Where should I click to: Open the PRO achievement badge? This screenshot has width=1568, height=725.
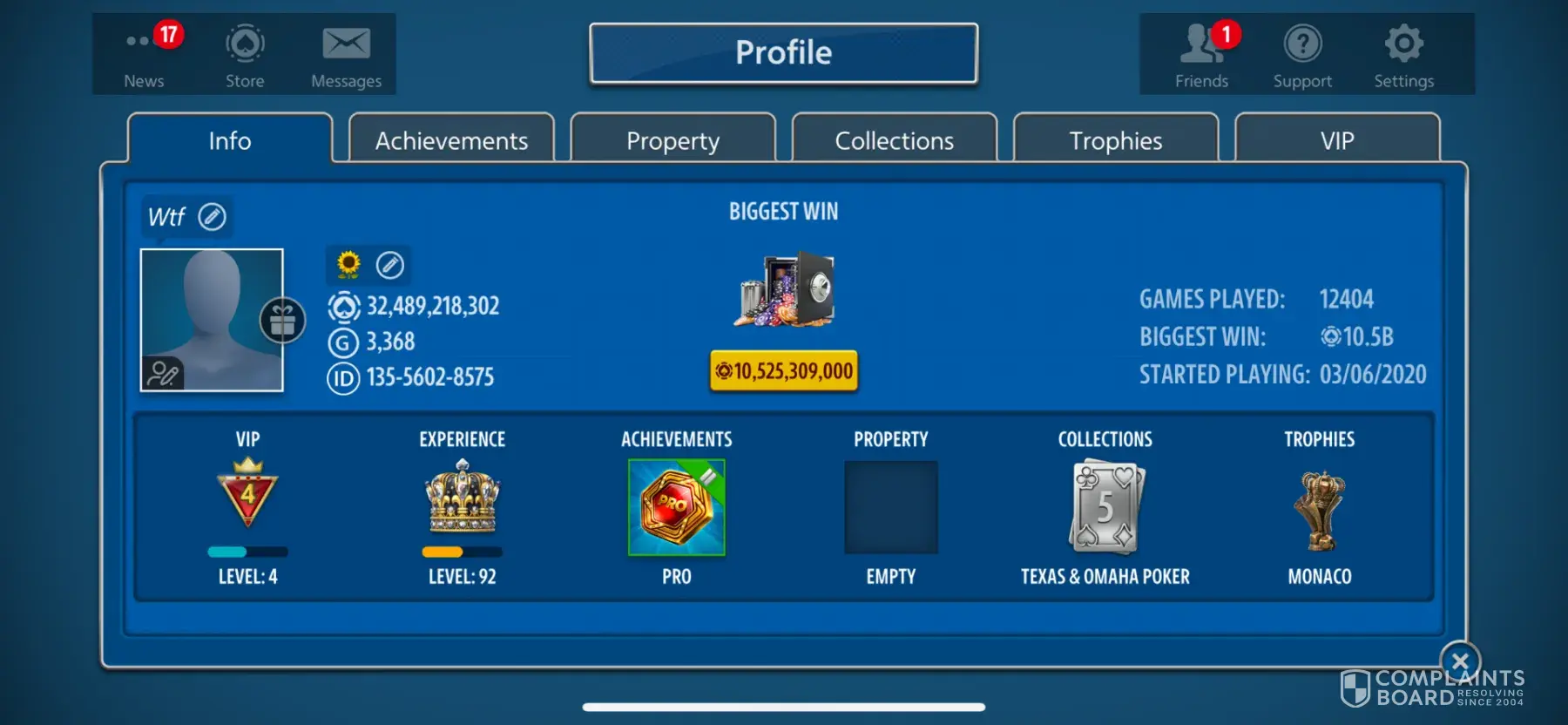coord(677,508)
